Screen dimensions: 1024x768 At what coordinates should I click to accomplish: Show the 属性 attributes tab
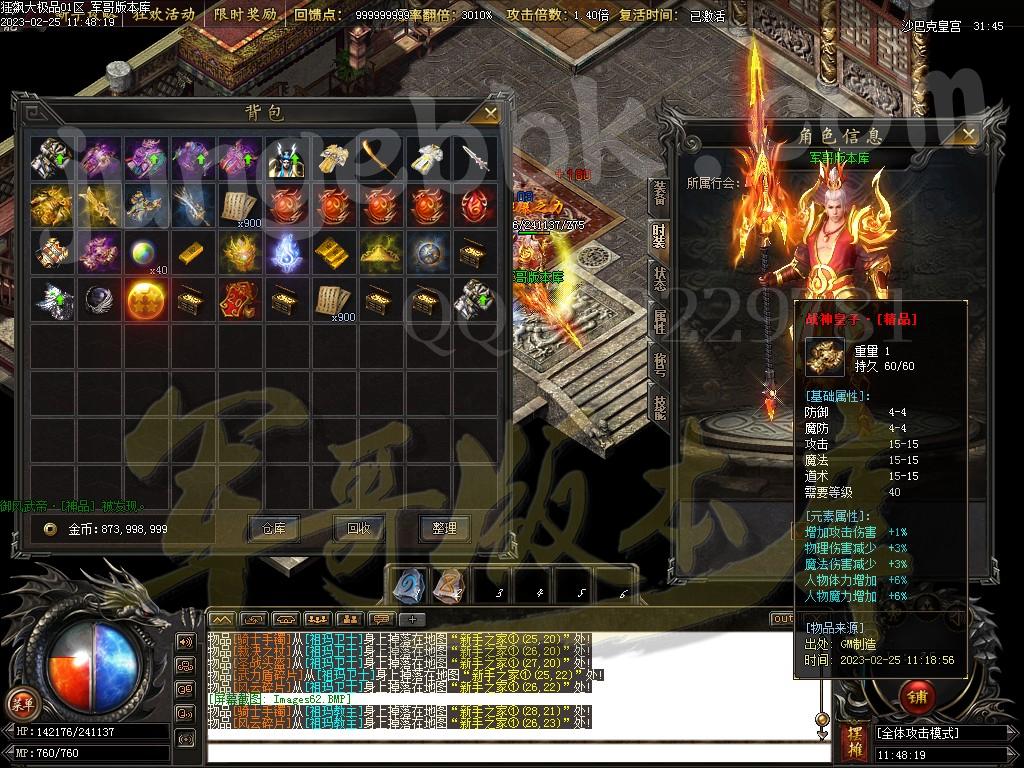pyautogui.click(x=660, y=322)
